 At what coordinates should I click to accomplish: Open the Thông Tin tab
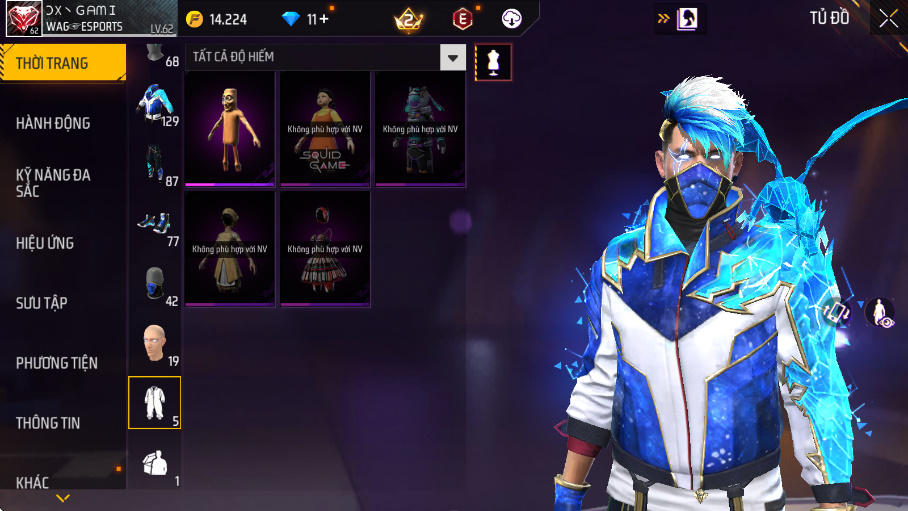(48, 423)
